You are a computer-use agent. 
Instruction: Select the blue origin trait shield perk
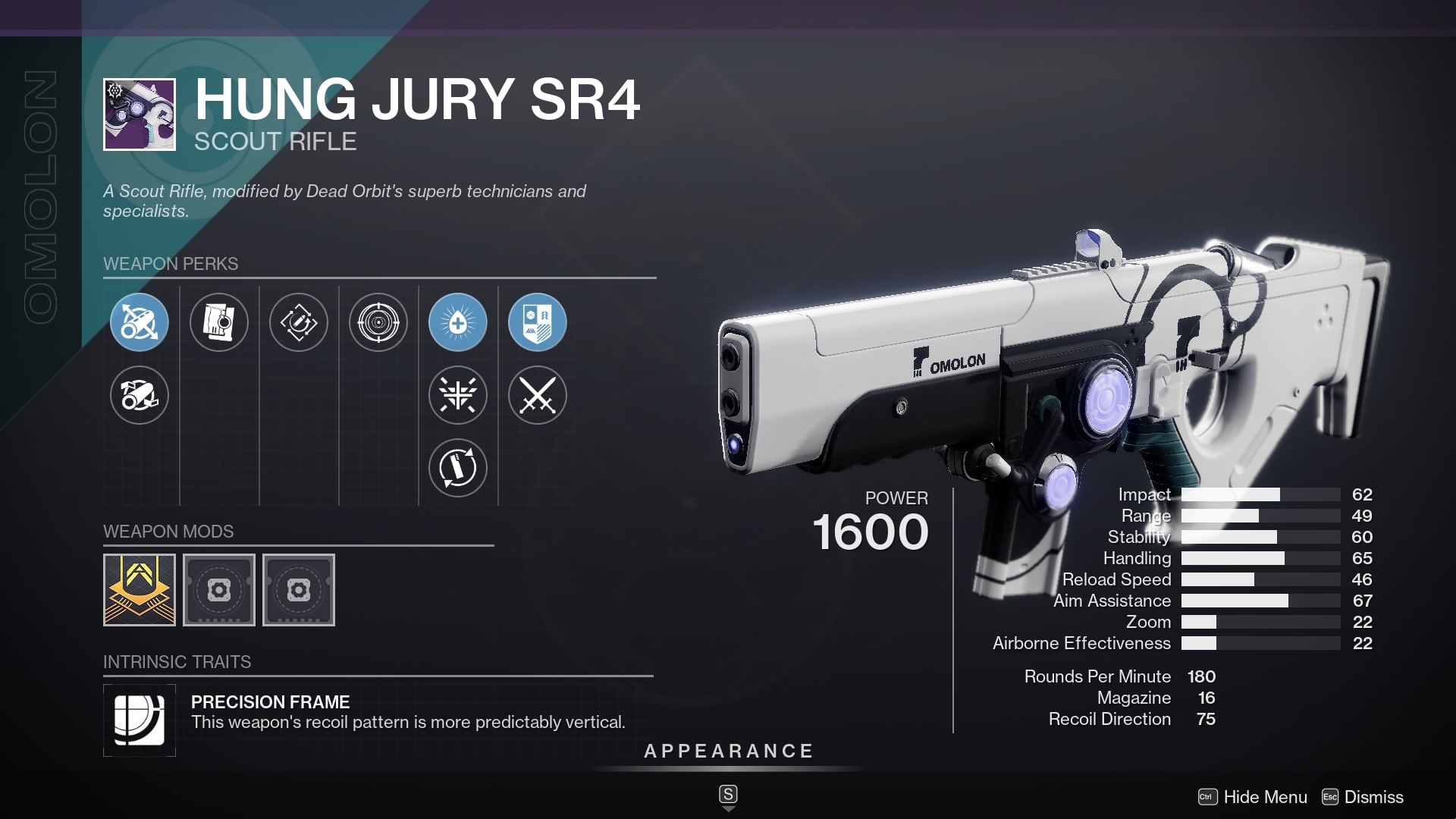536,322
